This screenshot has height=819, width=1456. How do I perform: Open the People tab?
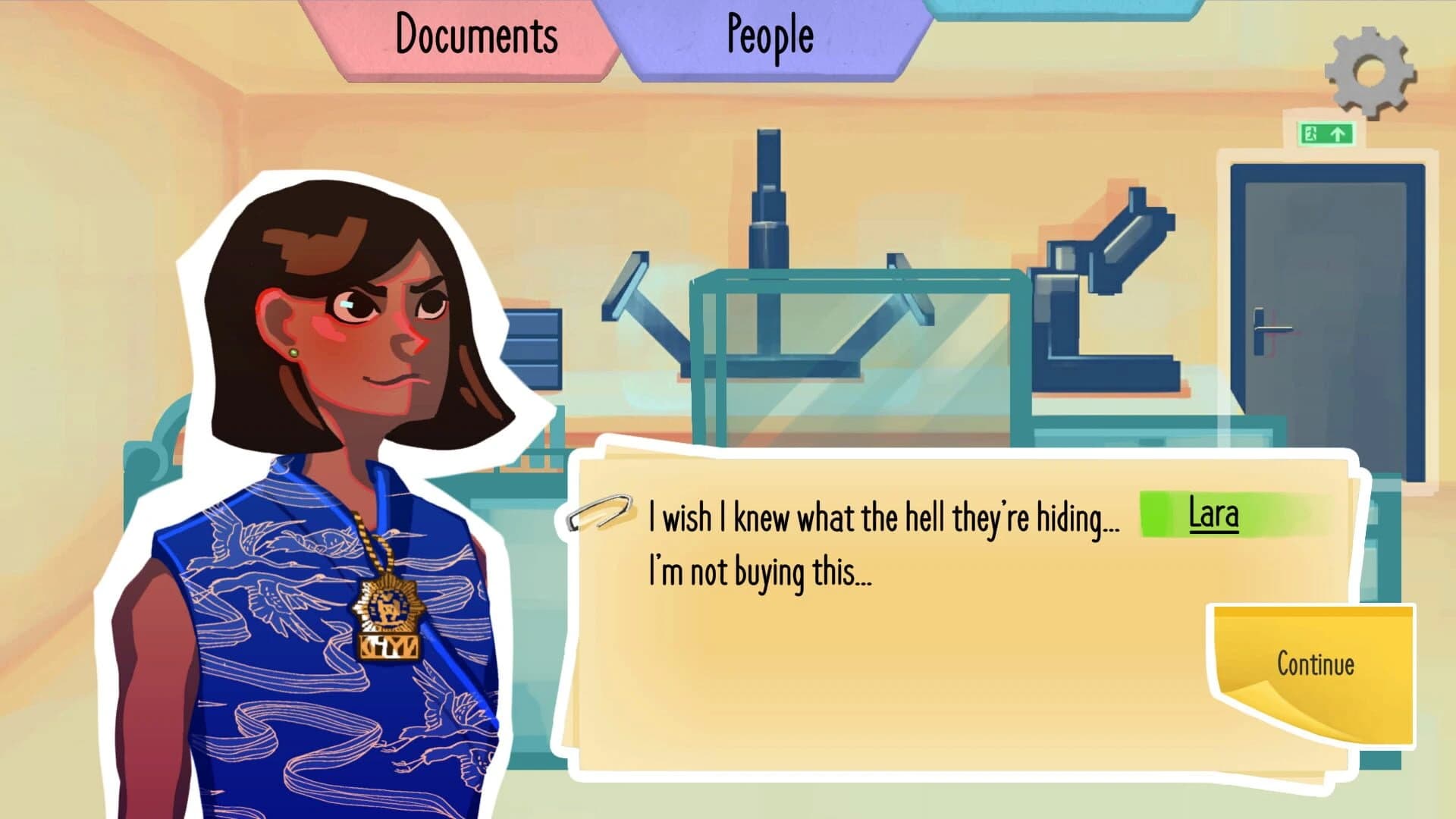(x=770, y=36)
